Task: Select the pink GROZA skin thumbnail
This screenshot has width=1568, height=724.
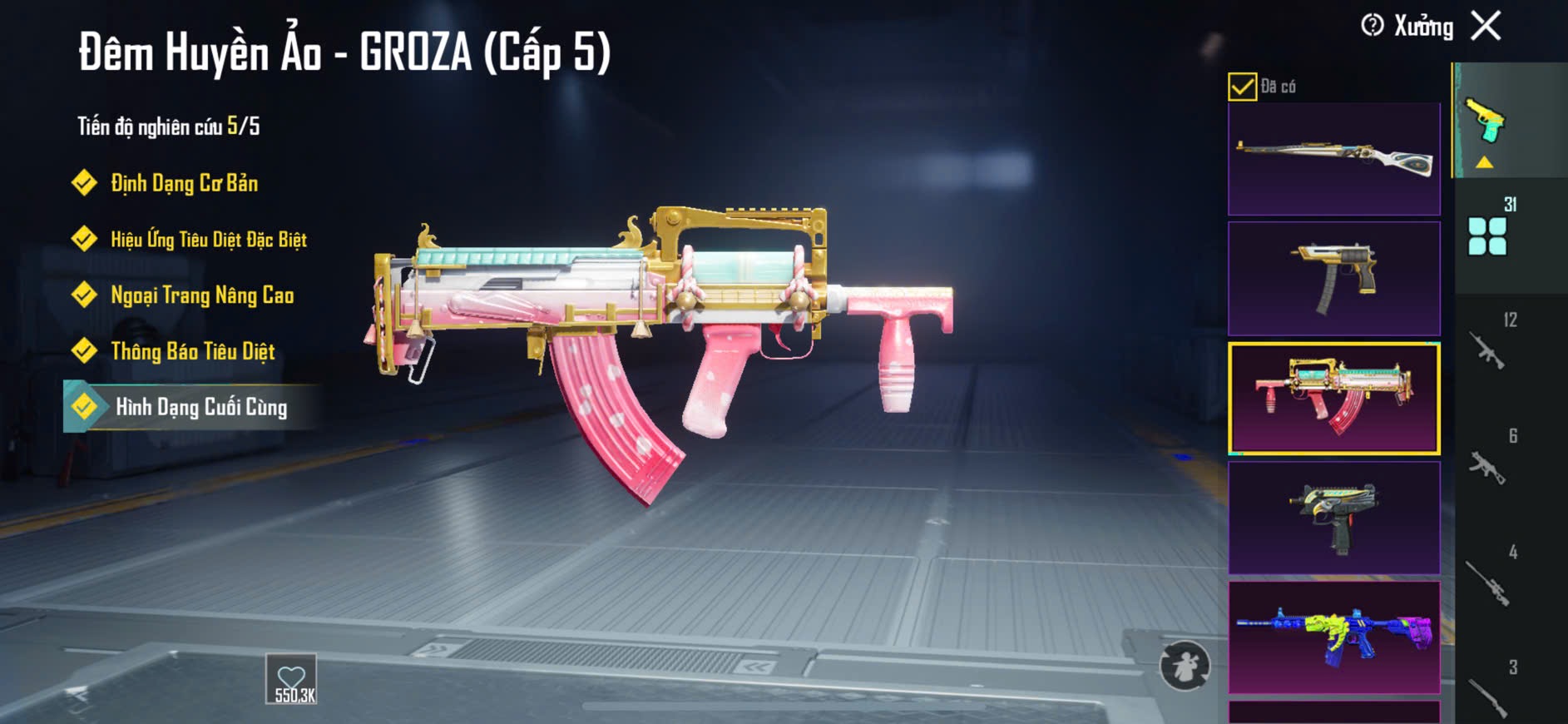Action: pyautogui.click(x=1333, y=398)
